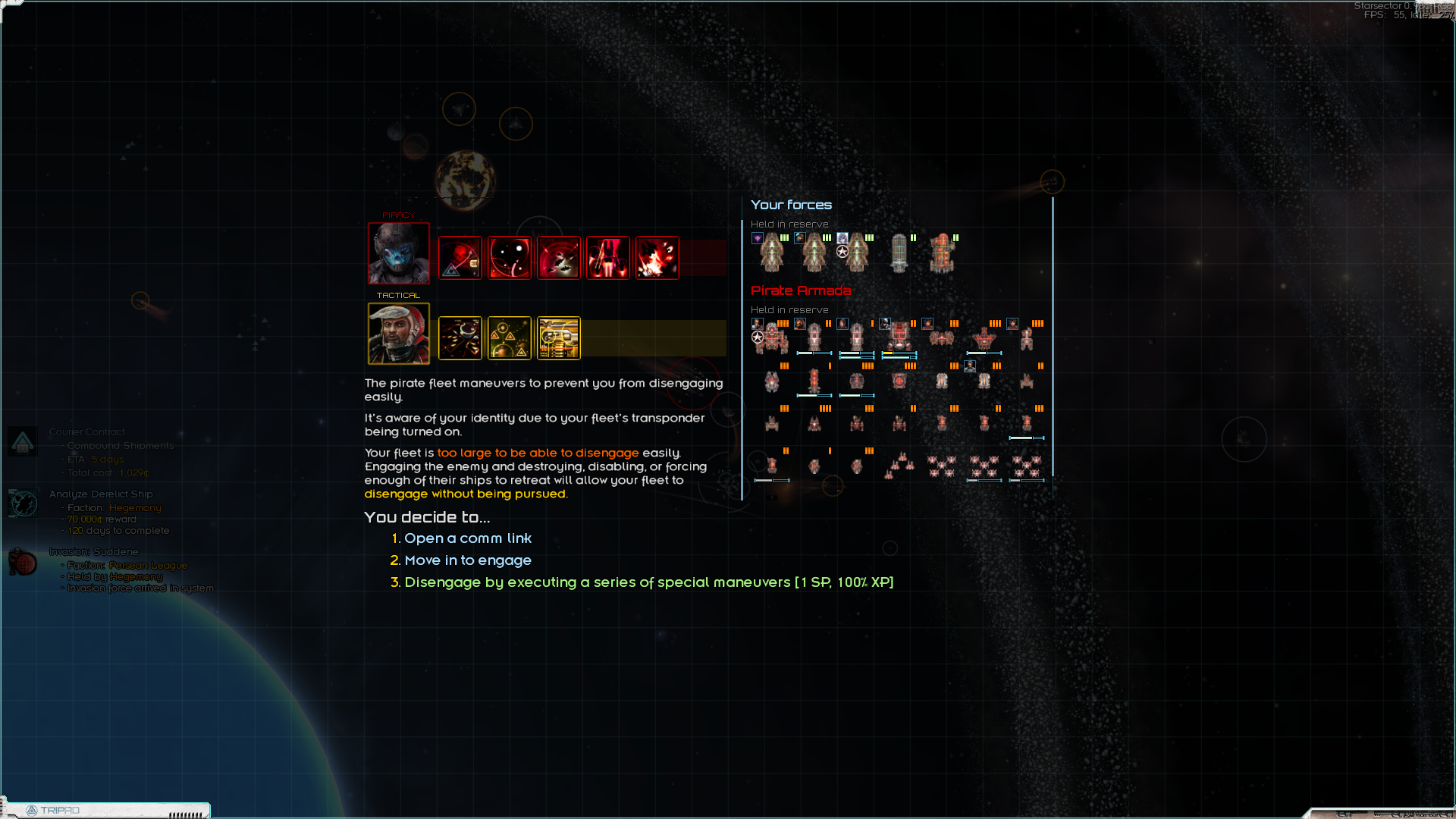Inspect the Tactical officer's portrait
The height and width of the screenshot is (819, 1456).
tap(399, 334)
